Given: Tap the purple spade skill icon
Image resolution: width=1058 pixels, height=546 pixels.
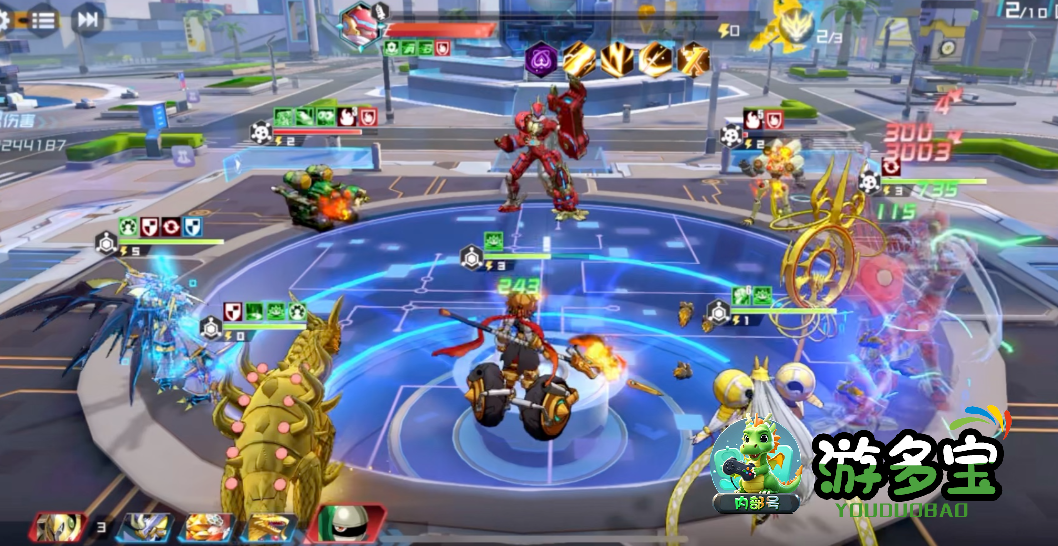Looking at the screenshot, I should tap(540, 61).
